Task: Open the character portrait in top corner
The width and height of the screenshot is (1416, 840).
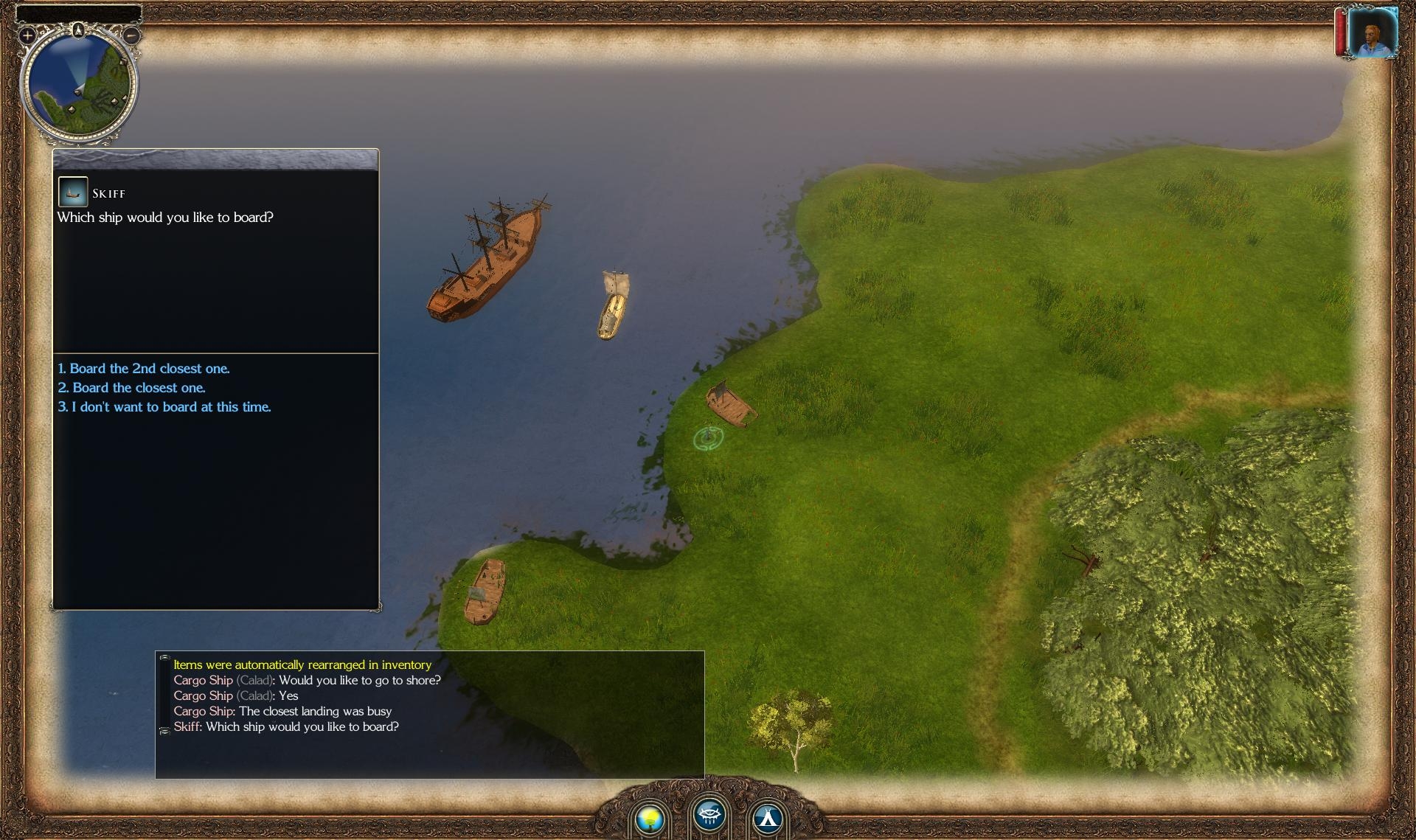Action: point(1372,32)
